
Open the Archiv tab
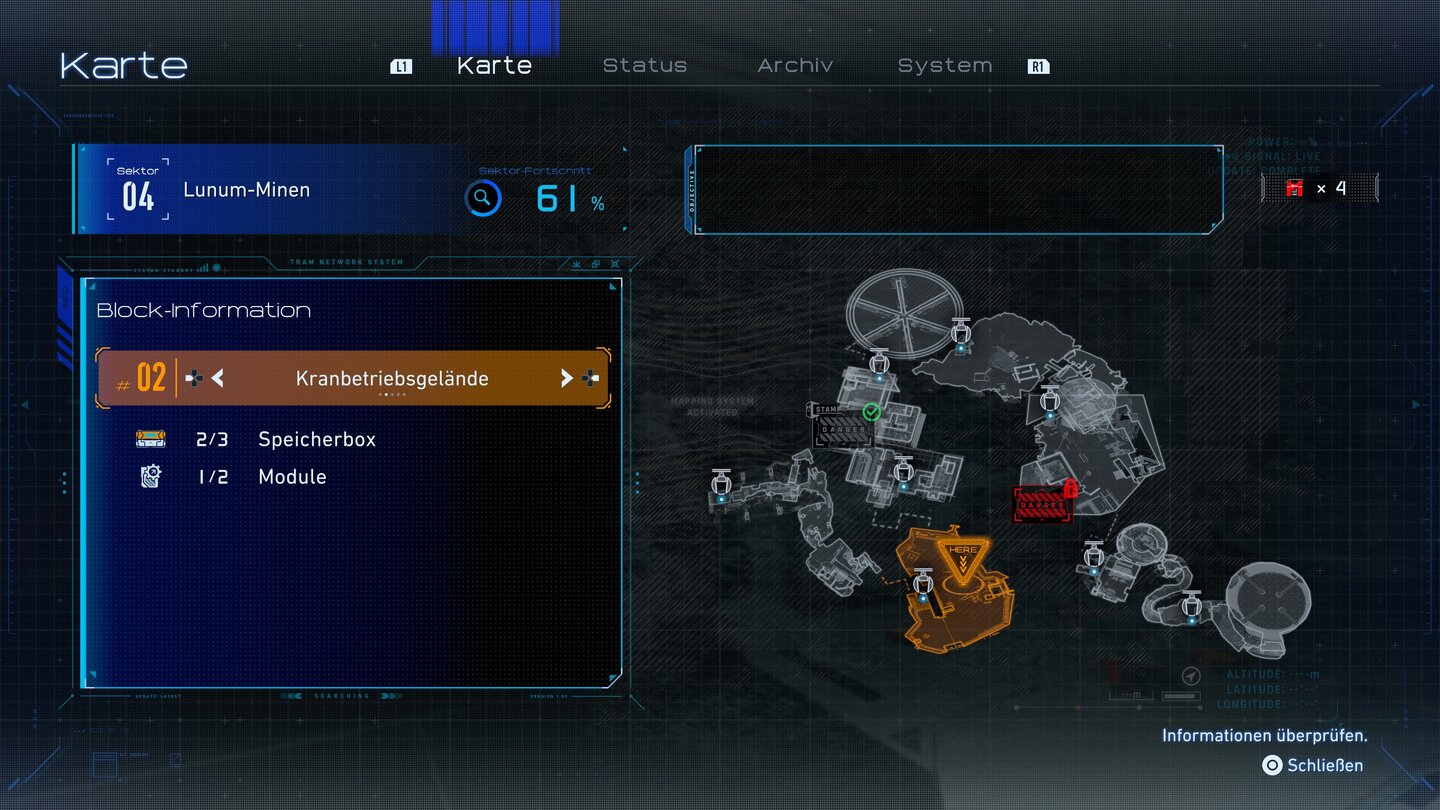tap(795, 66)
